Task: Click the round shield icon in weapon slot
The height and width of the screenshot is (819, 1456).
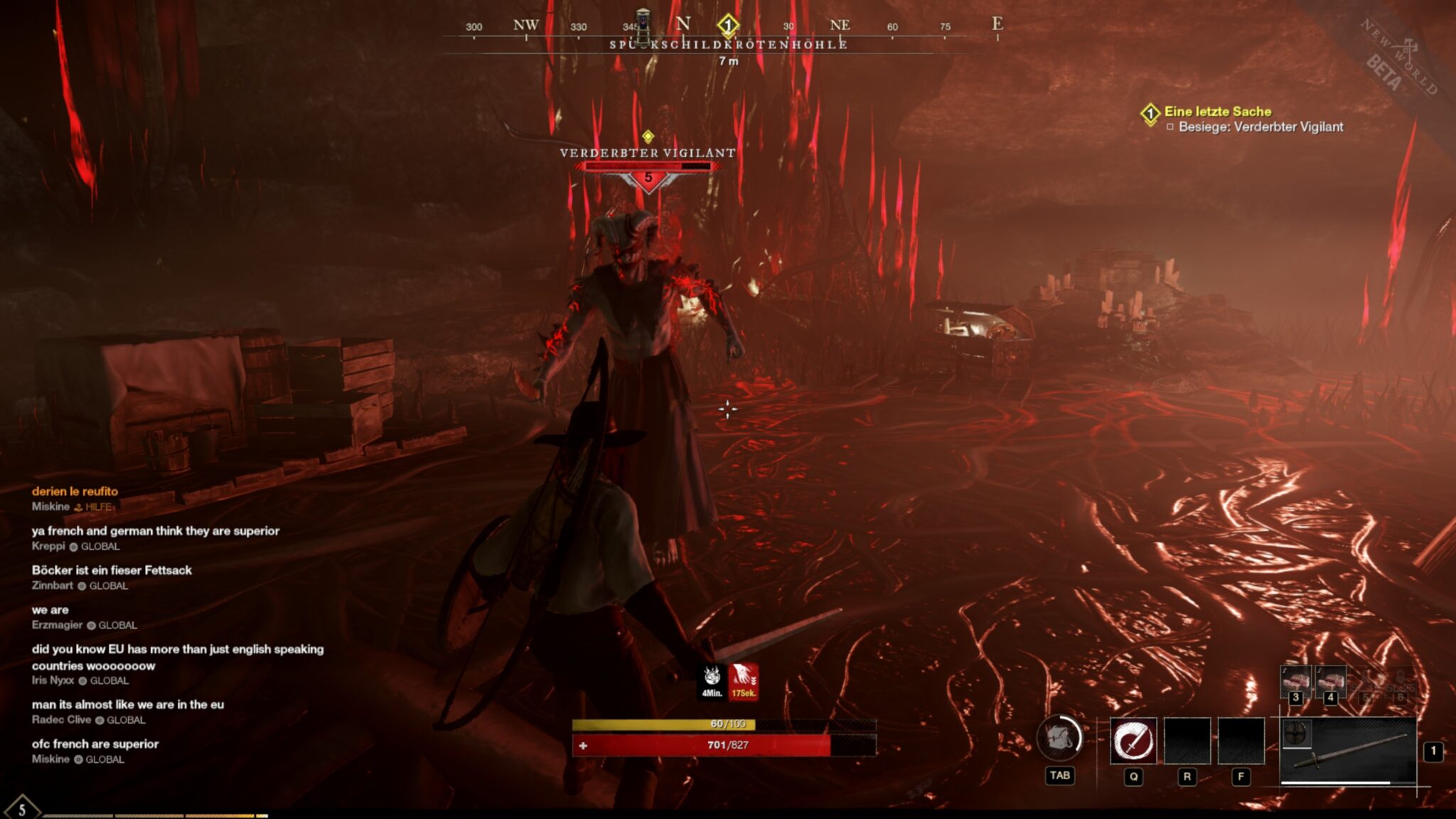Action: [1297, 734]
